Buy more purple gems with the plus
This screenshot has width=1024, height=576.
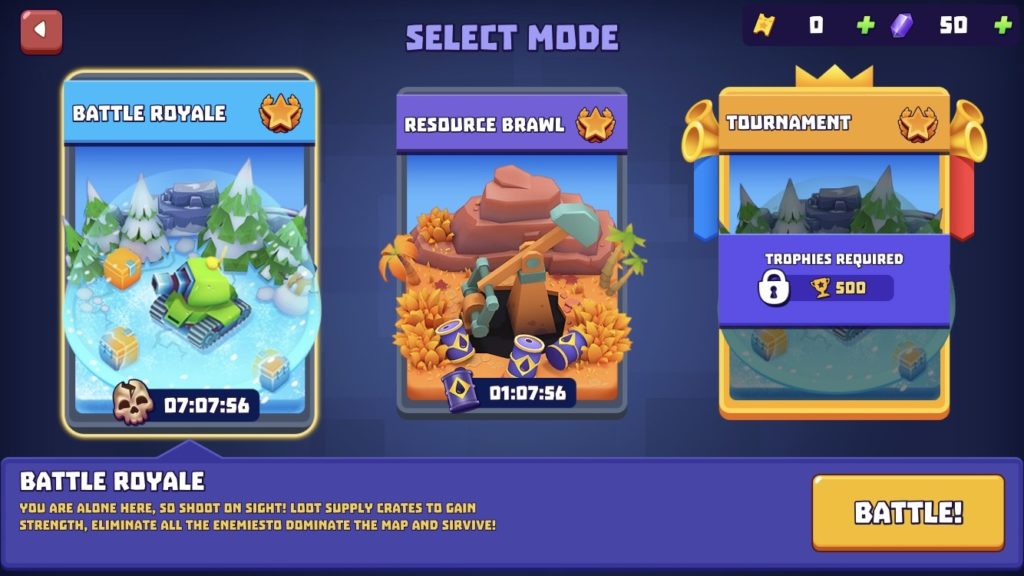(x=1002, y=25)
